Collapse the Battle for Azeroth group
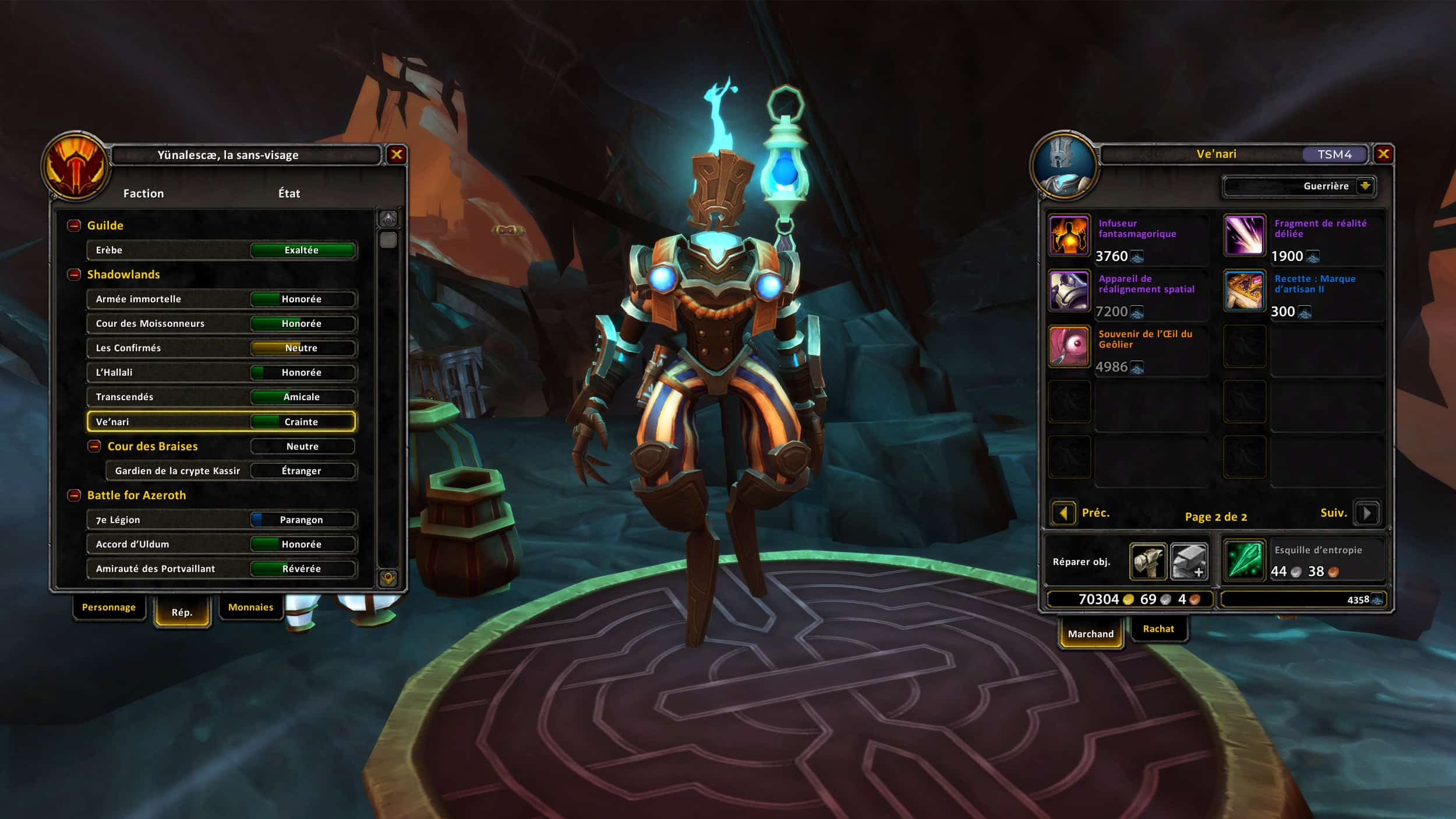 [74, 495]
